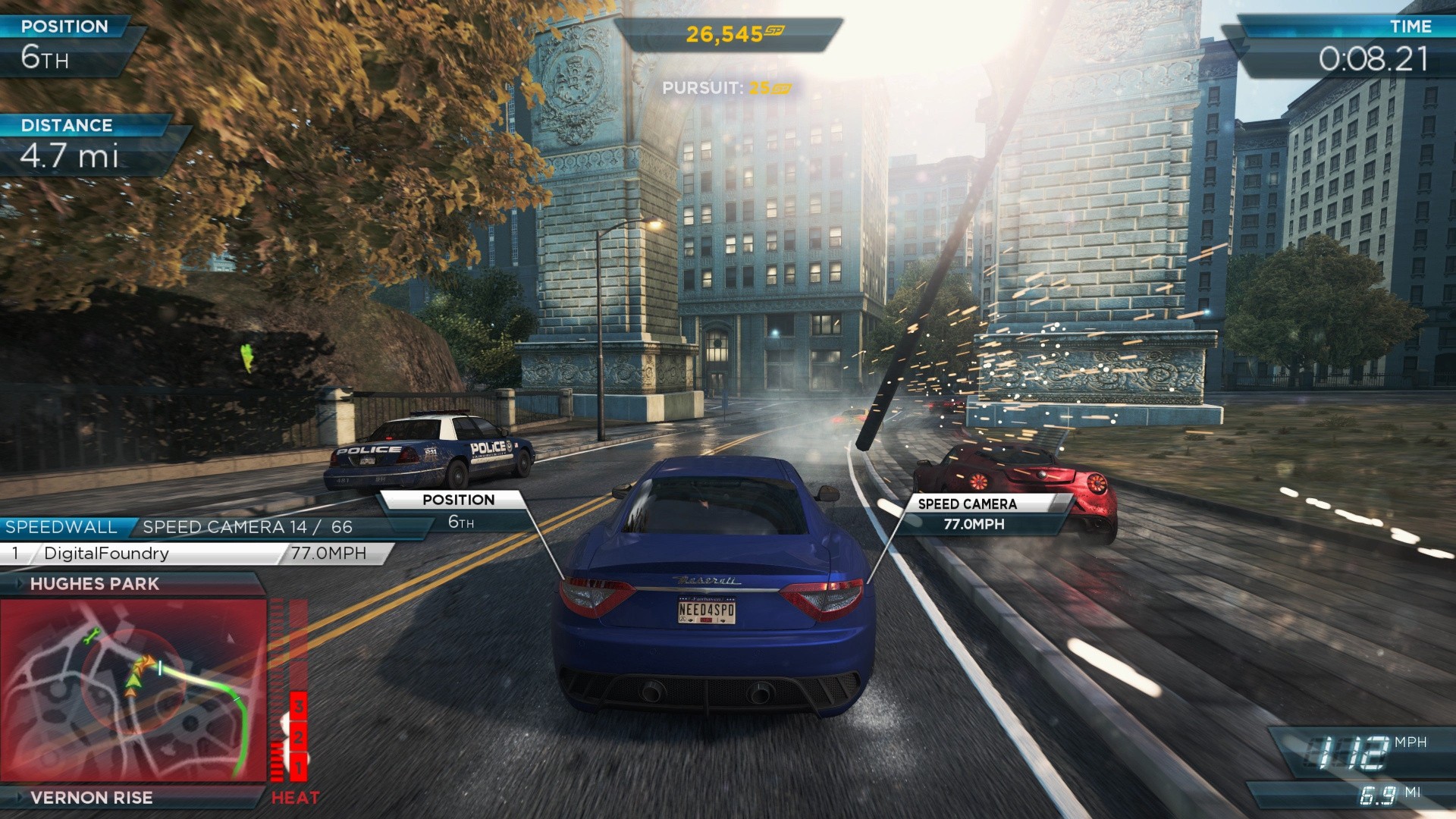The height and width of the screenshot is (819, 1456).
Task: Click the Vernon Rise street label
Action: click(92, 798)
